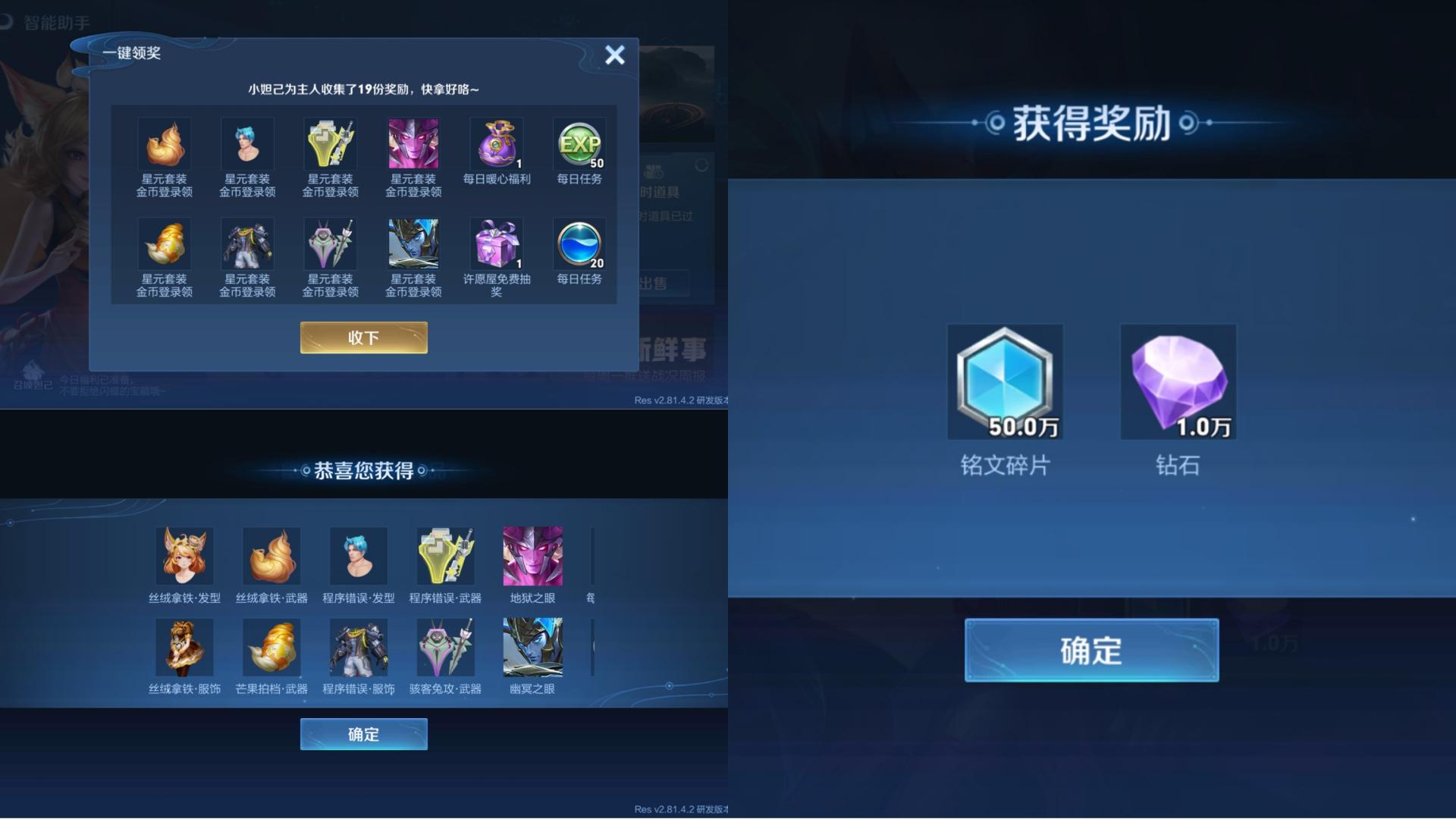Click the 铭文碎片 50.0万 reward icon
Image resolution: width=1456 pixels, height=819 pixels.
[1005, 381]
